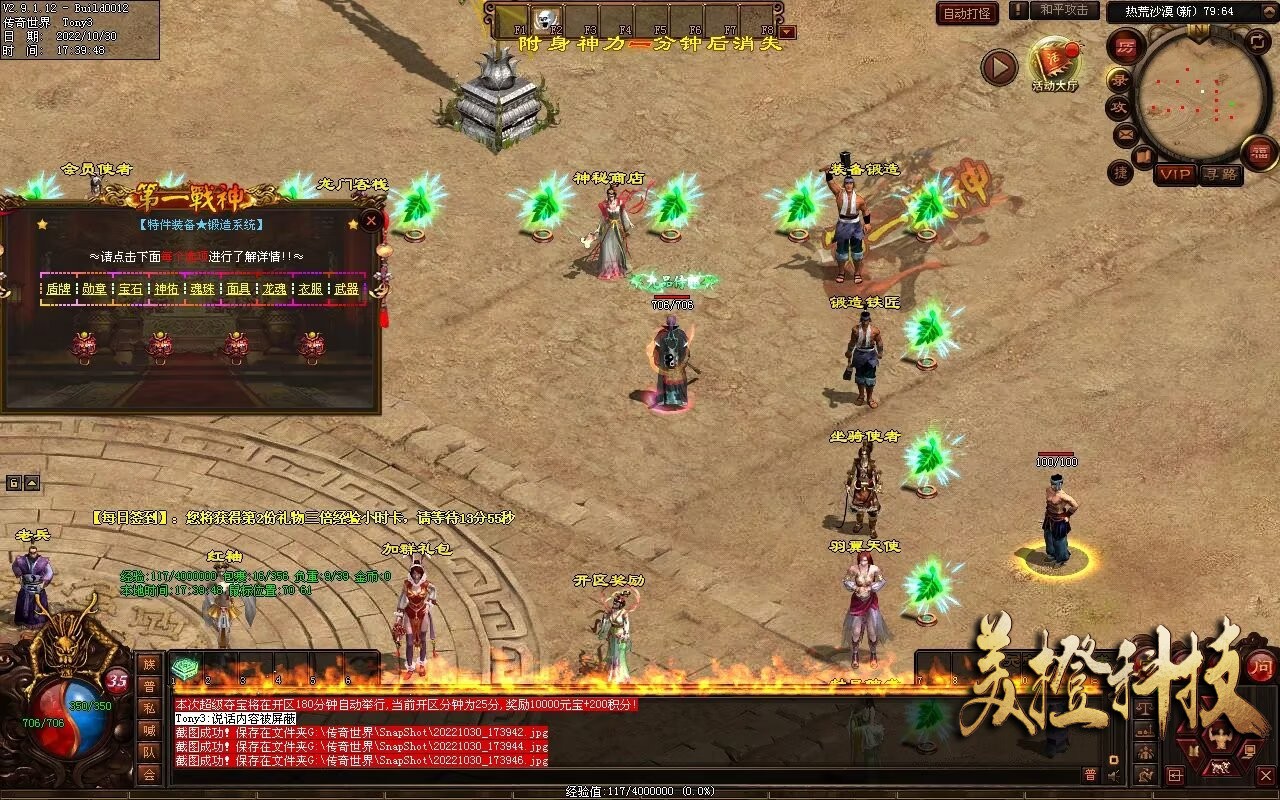Select the 魂珠 forging link

[202, 289]
